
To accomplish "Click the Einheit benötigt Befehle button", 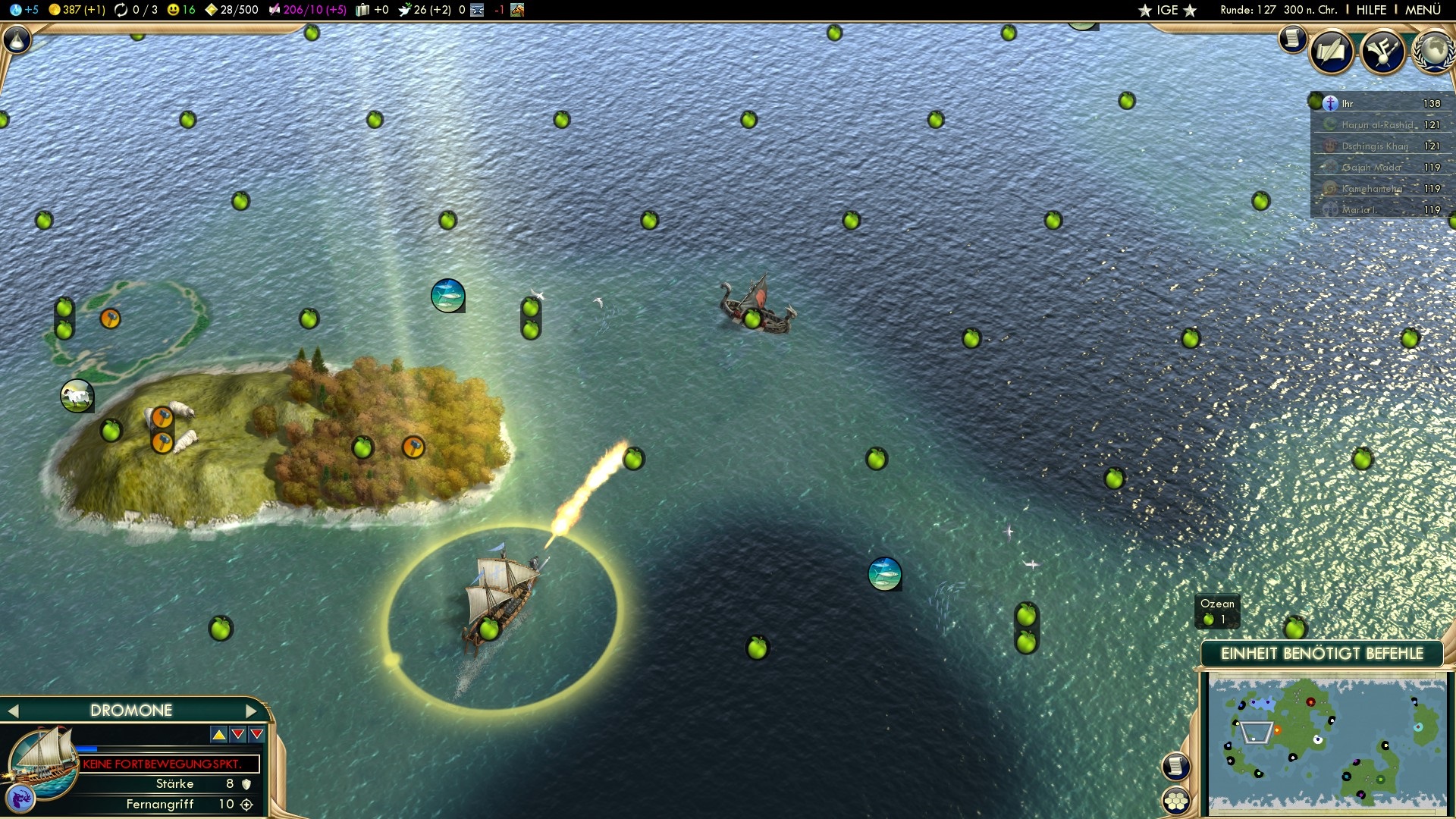I will pos(1321,654).
